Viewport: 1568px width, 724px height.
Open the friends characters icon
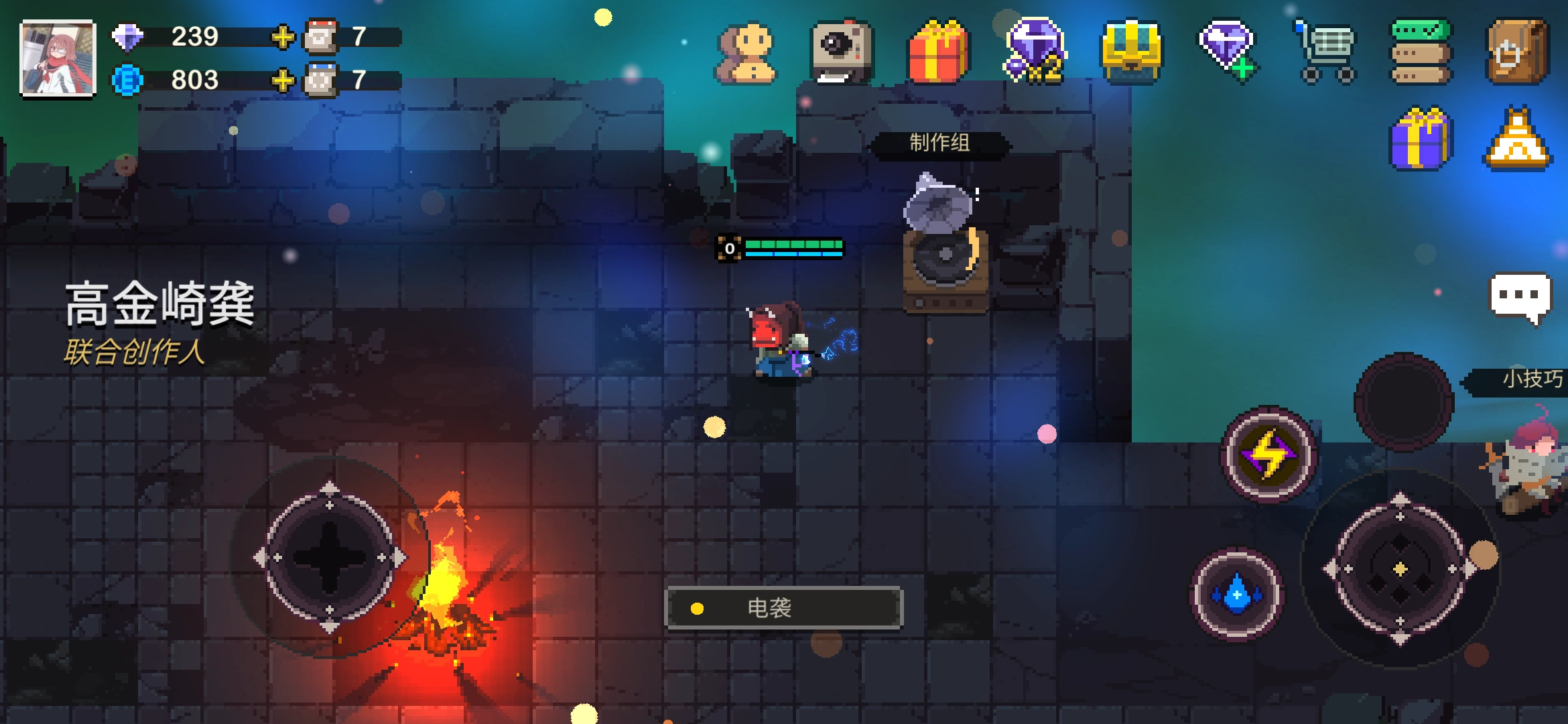click(746, 54)
